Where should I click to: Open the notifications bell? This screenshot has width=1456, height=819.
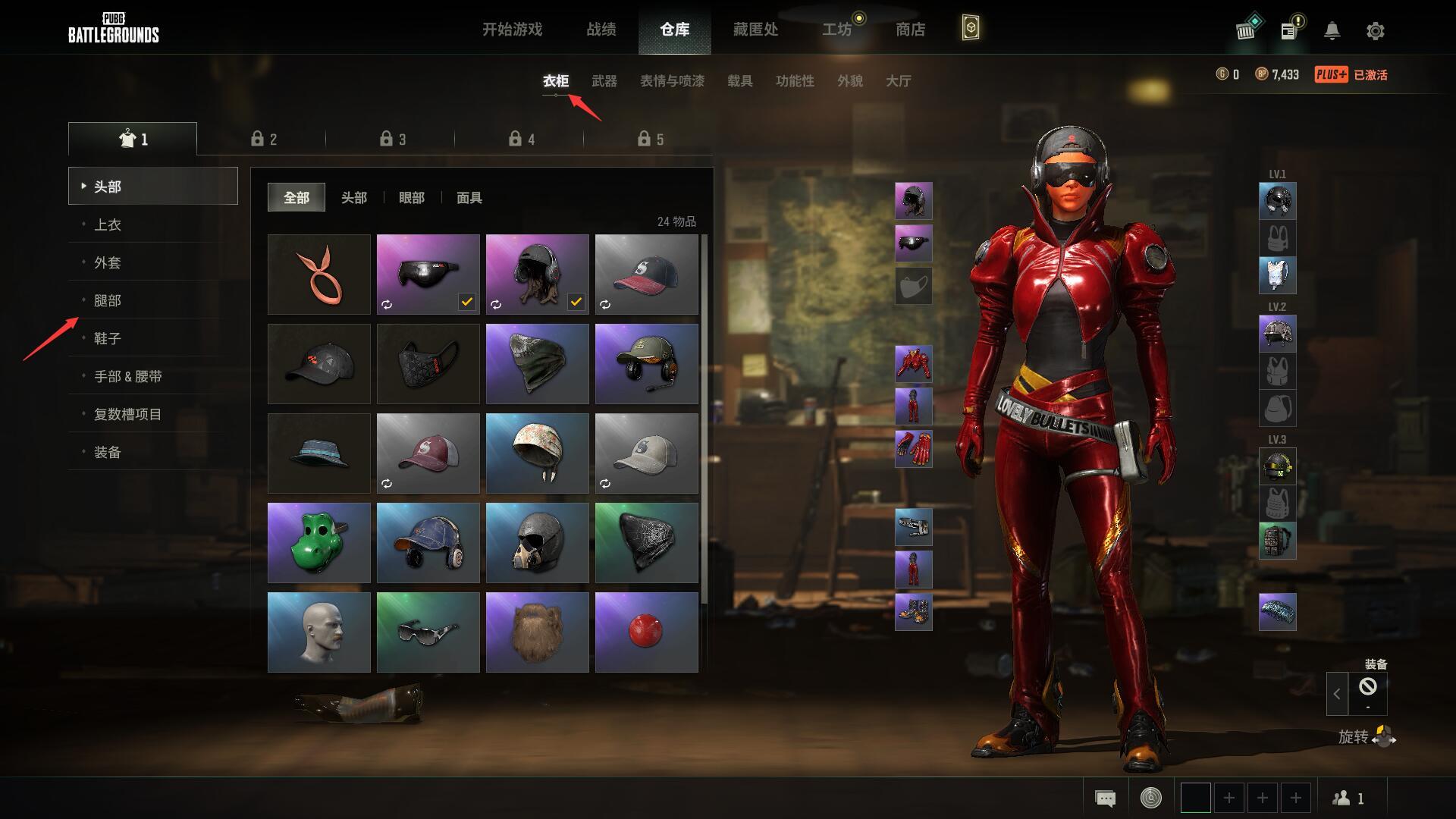point(1332,31)
